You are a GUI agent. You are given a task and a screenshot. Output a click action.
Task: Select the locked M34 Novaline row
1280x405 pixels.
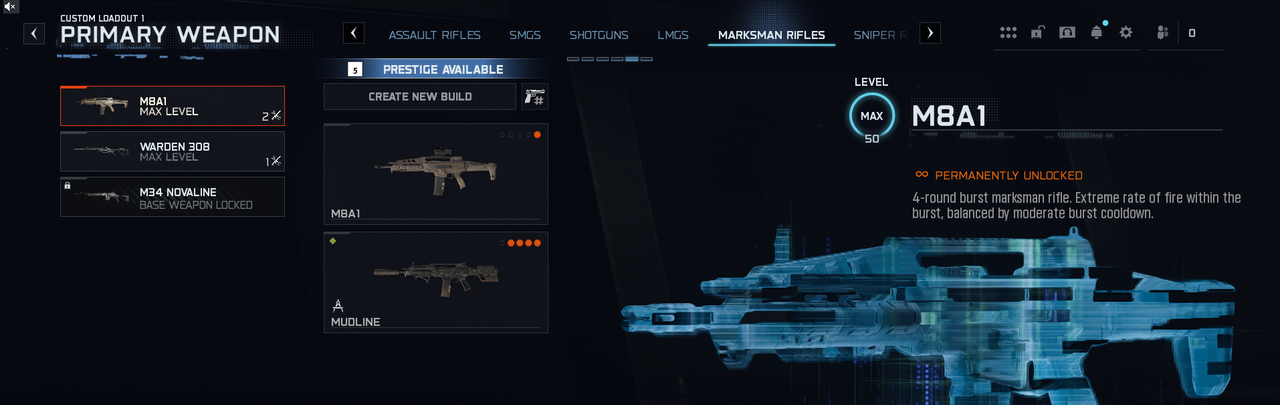click(x=172, y=197)
